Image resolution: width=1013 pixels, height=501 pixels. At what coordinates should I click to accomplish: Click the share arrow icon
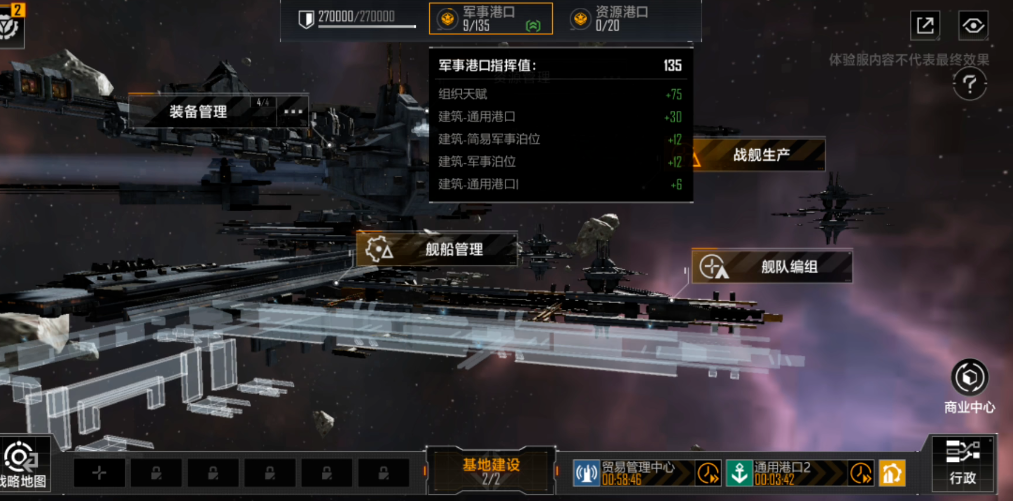[925, 26]
